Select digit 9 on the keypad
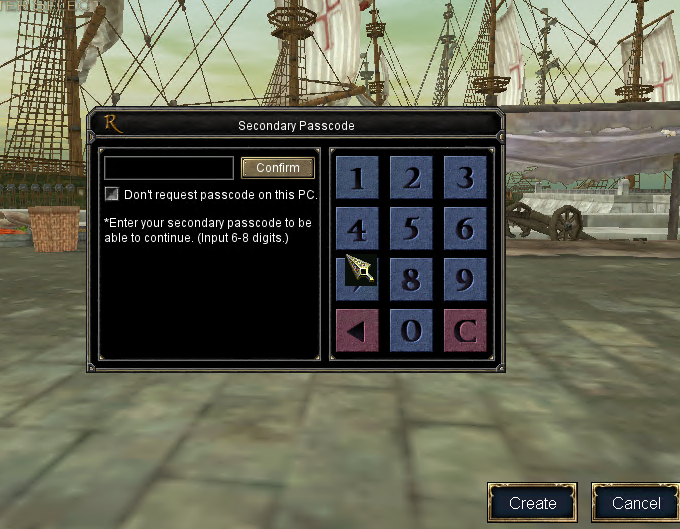 click(x=465, y=279)
